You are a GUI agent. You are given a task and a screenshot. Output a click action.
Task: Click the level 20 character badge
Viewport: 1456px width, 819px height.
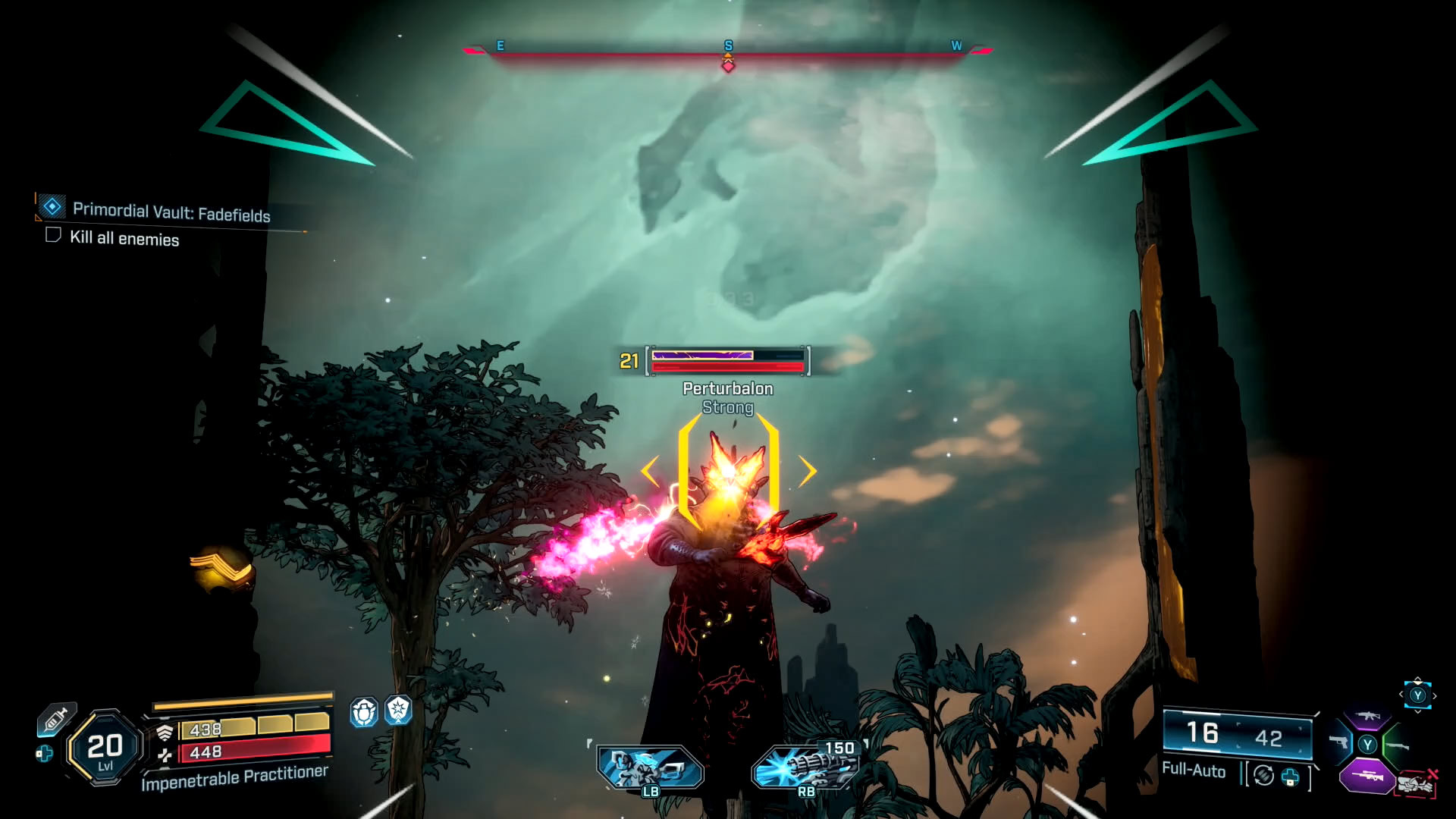pos(105,748)
